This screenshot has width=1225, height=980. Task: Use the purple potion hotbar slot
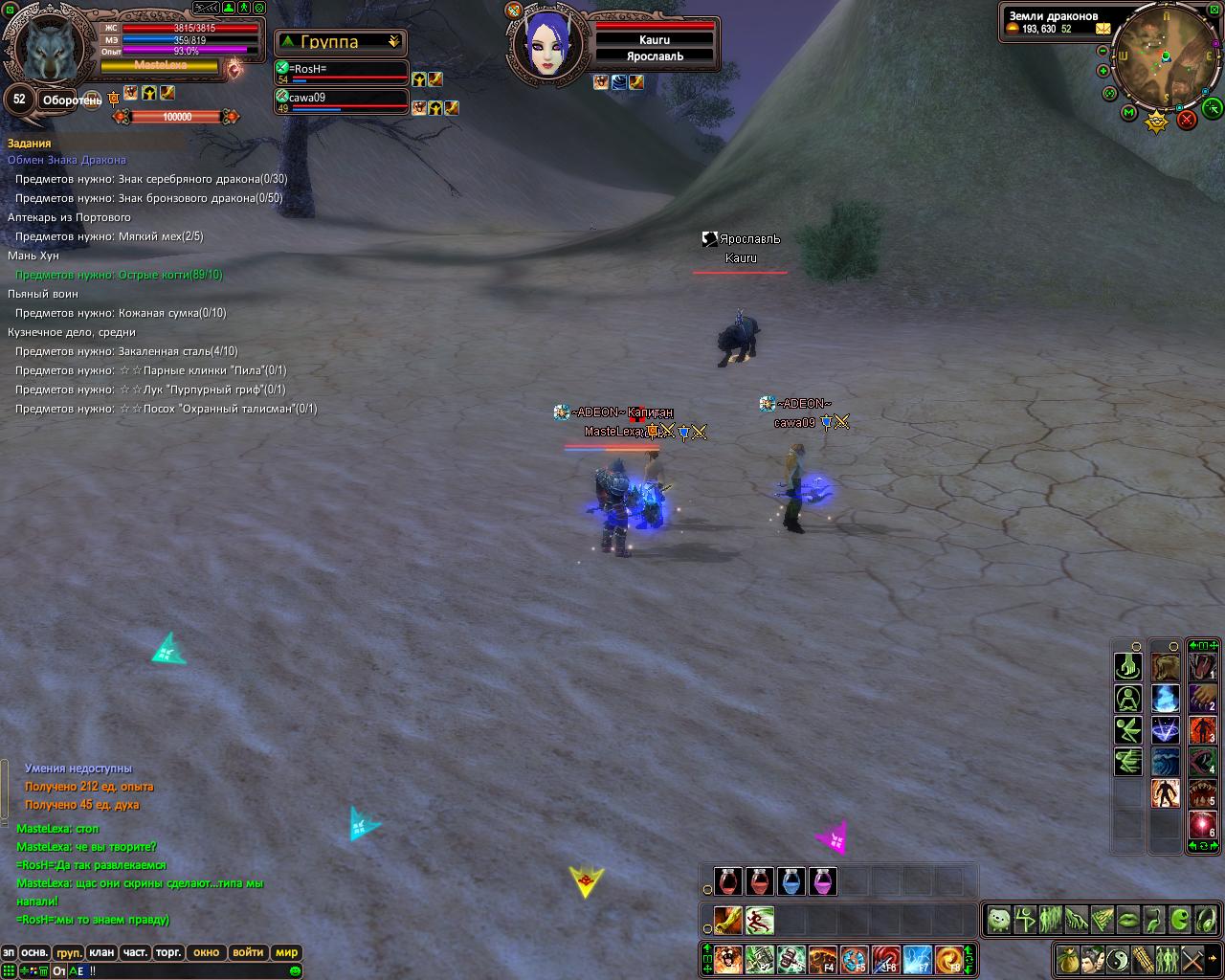(822, 881)
